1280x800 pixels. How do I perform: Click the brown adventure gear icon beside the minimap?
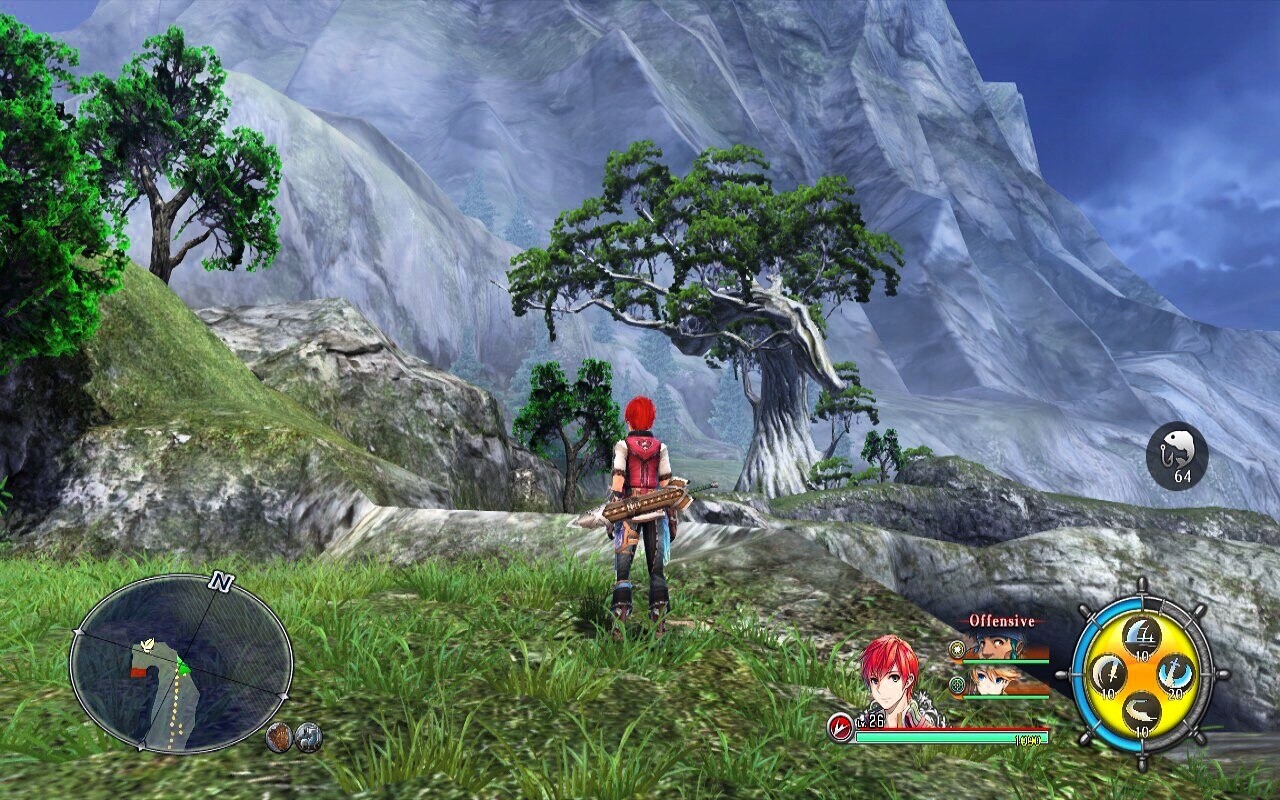(280, 737)
